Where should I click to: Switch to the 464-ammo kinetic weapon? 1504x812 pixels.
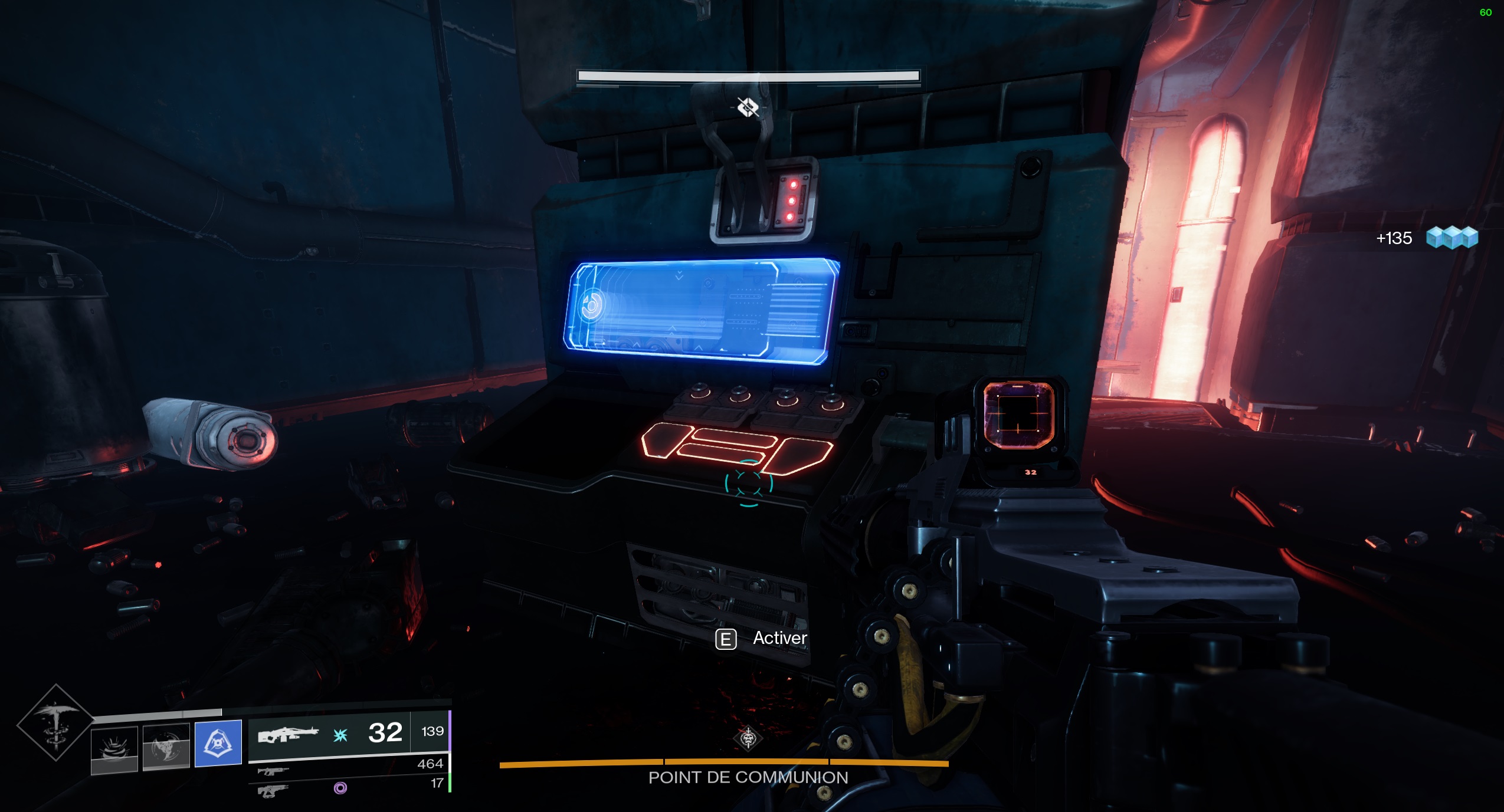tap(273, 771)
